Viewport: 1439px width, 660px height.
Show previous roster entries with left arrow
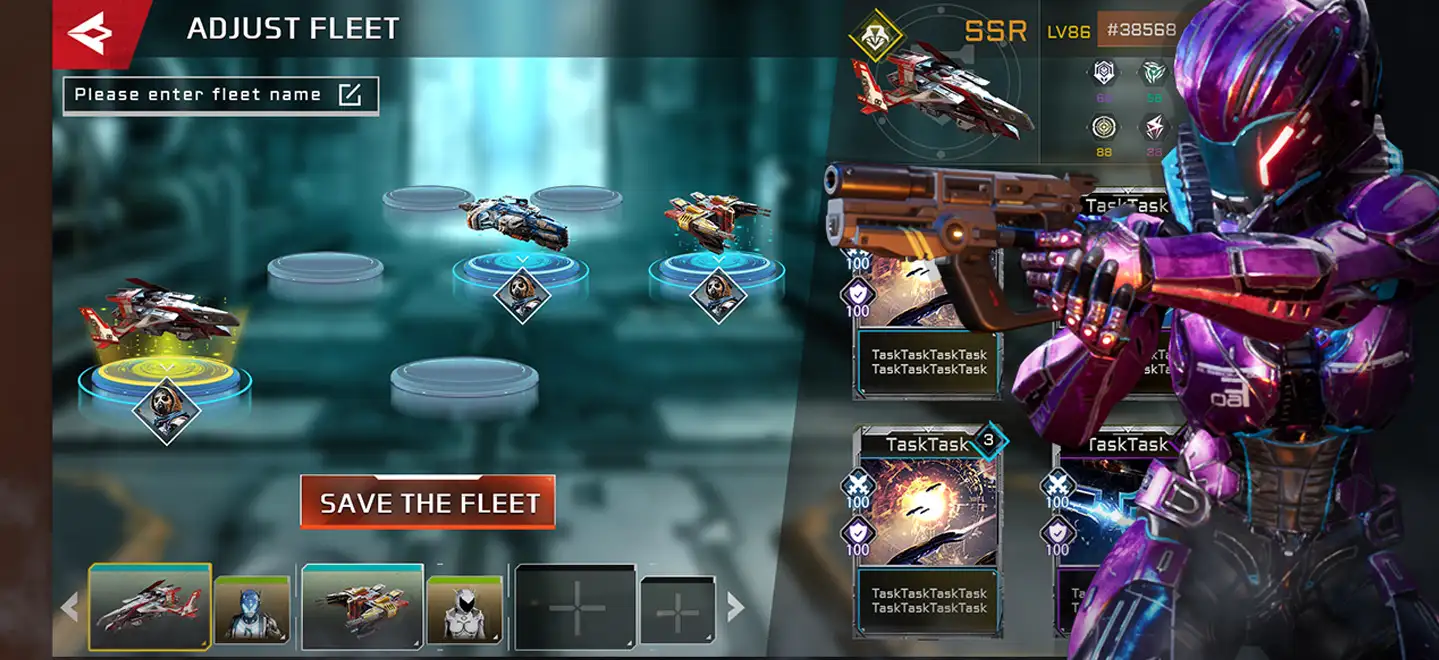click(70, 606)
